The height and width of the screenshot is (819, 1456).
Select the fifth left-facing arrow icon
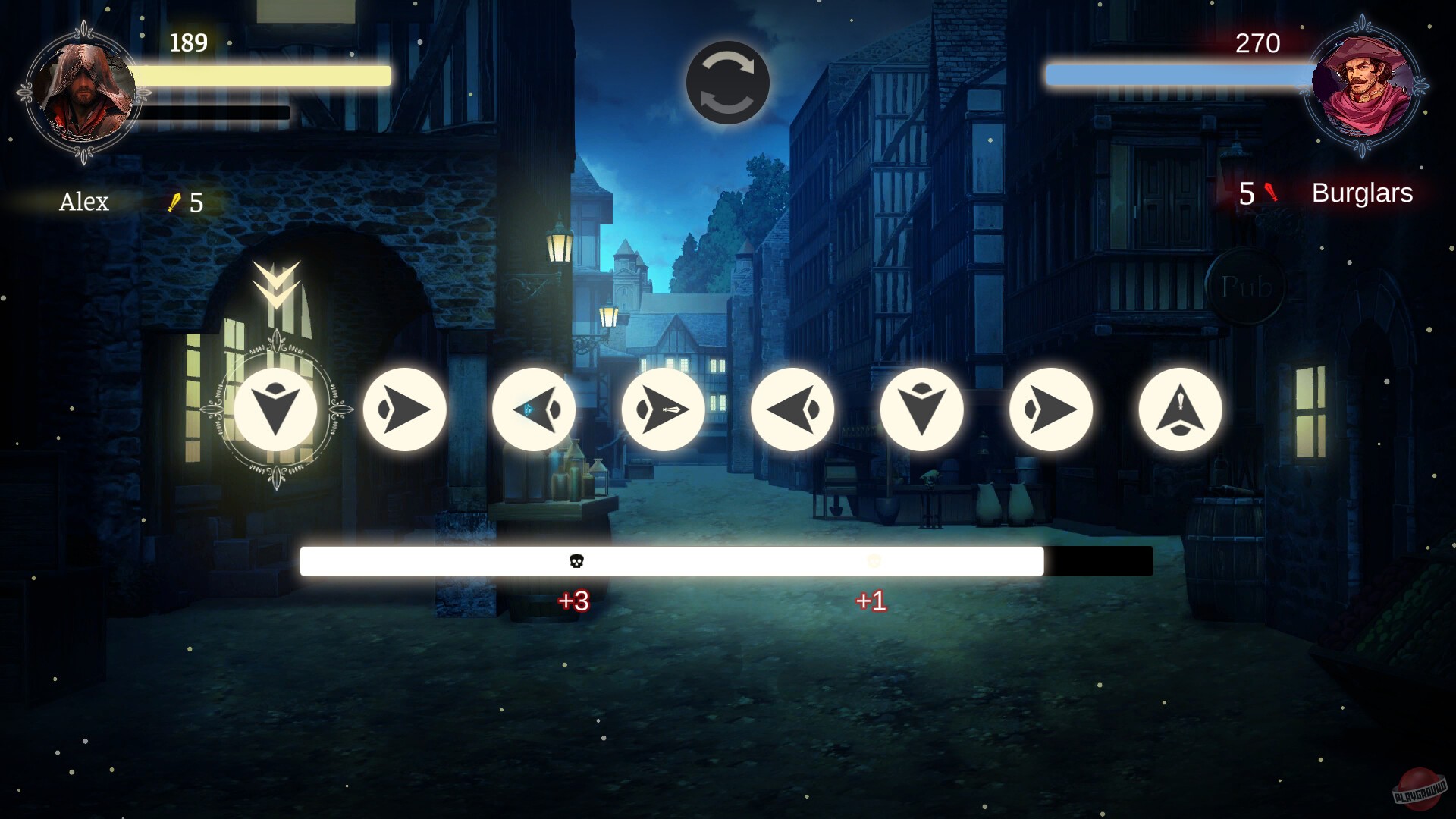click(792, 409)
